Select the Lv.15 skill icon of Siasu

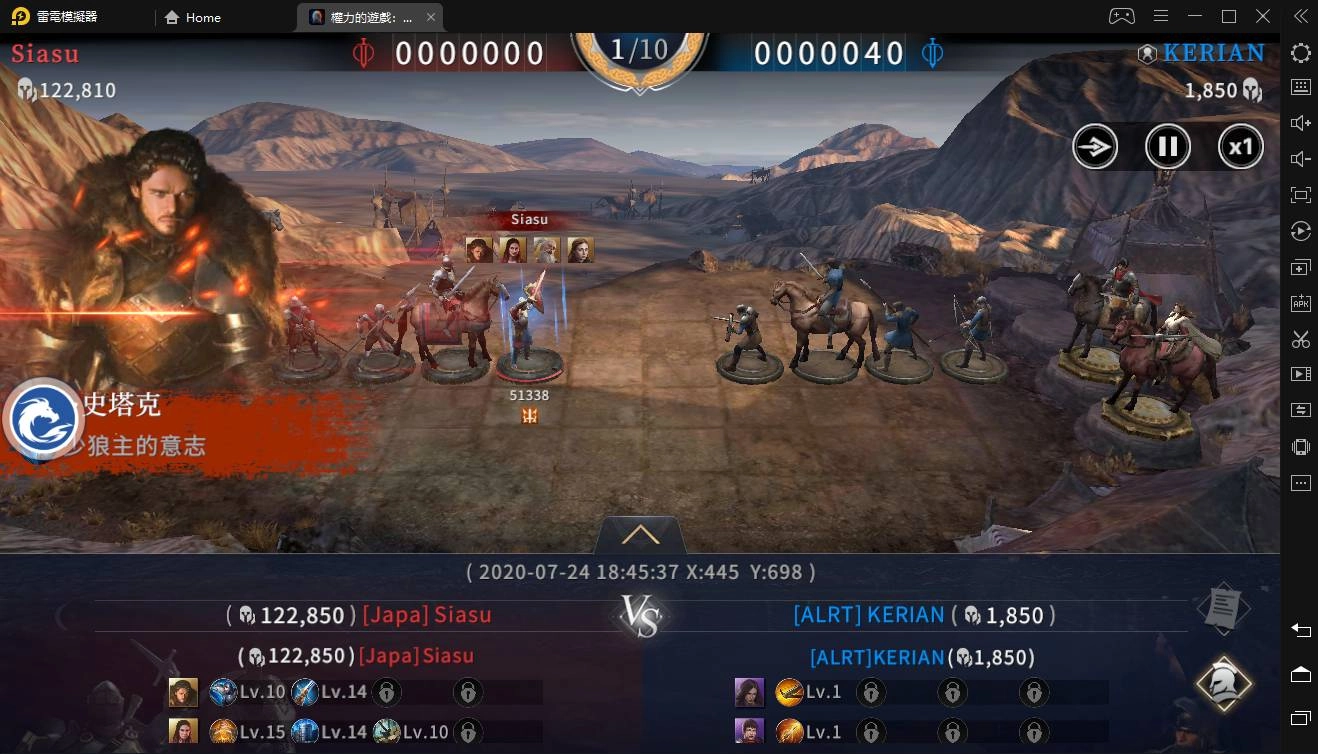coord(223,731)
